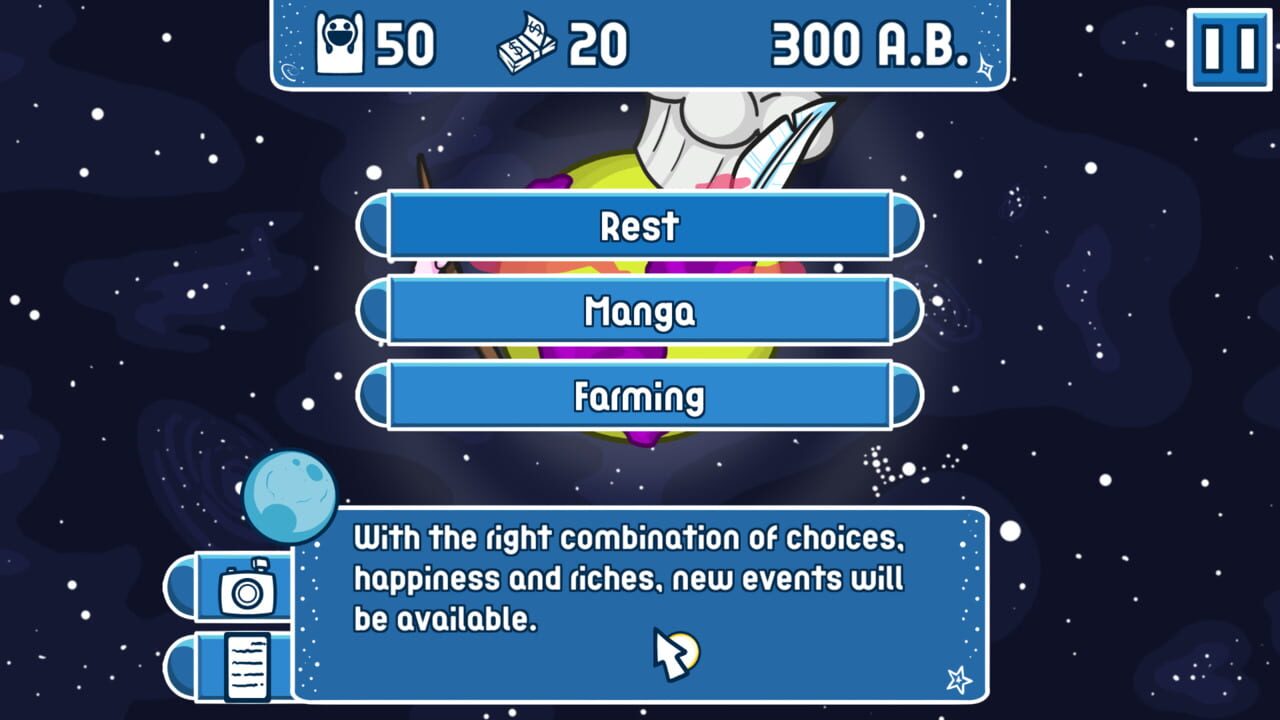Choose the Manga option

tap(640, 312)
